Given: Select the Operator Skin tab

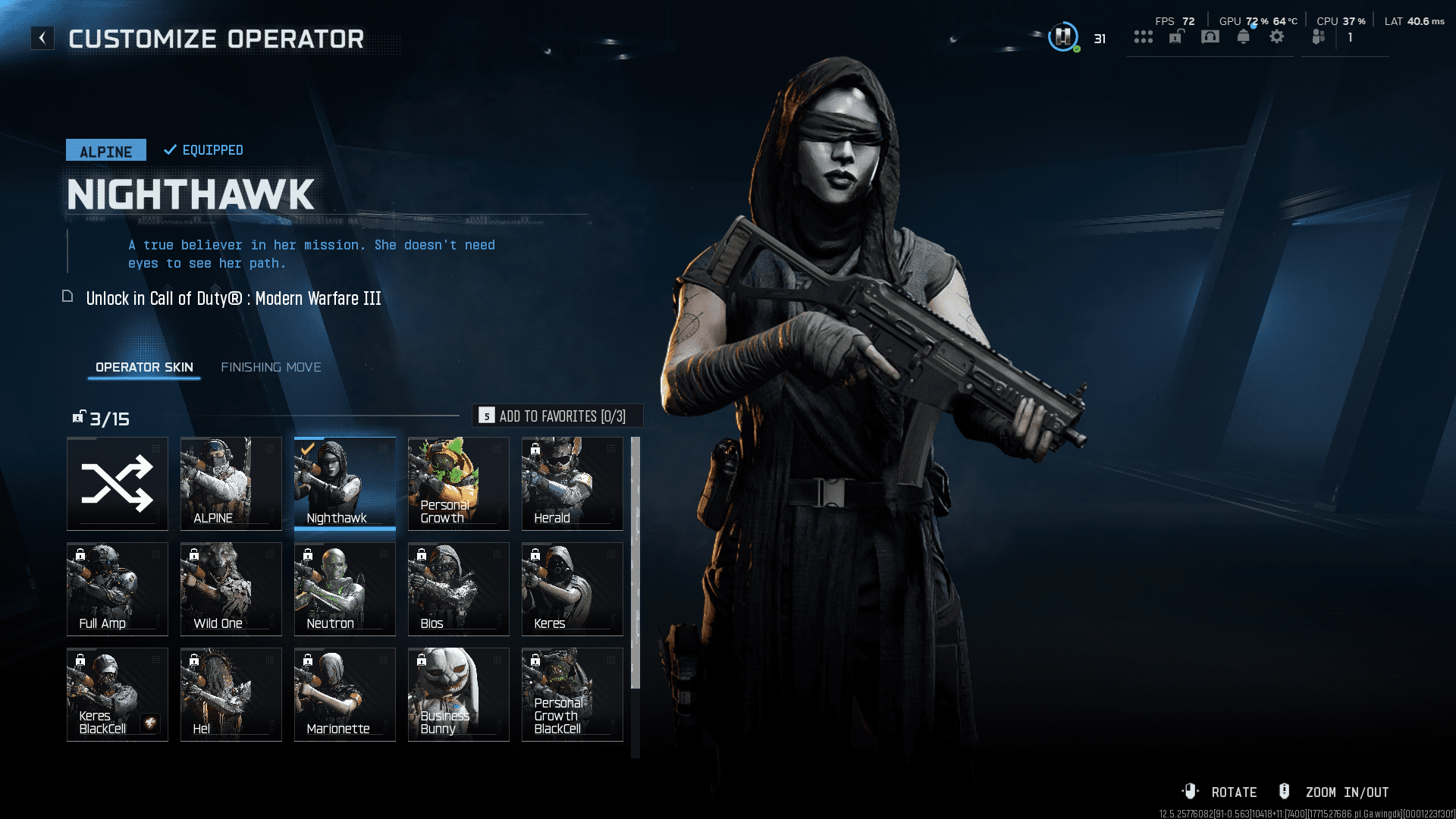Looking at the screenshot, I should click(144, 367).
